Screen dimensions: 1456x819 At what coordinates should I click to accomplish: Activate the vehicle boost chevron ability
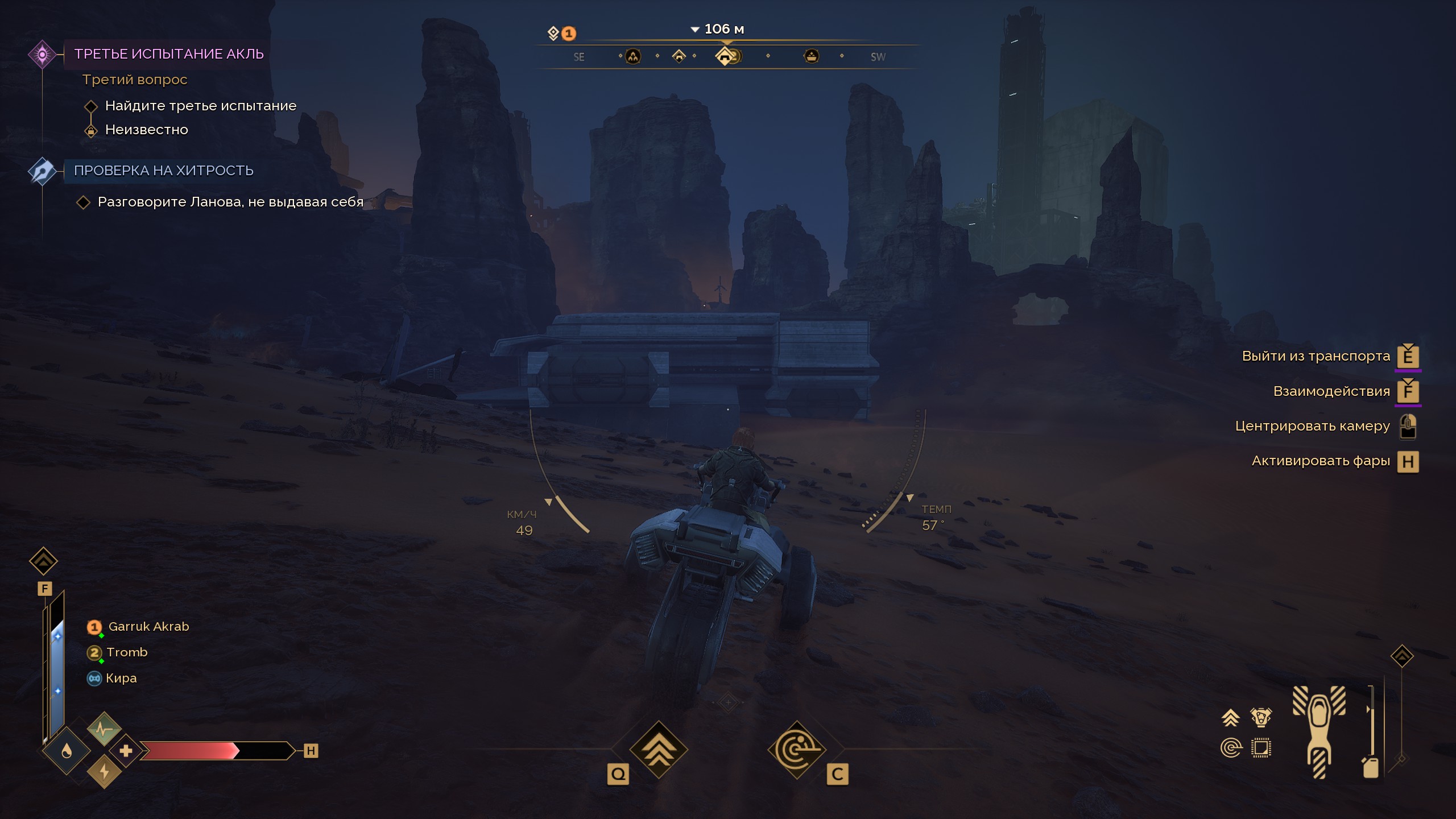click(659, 750)
